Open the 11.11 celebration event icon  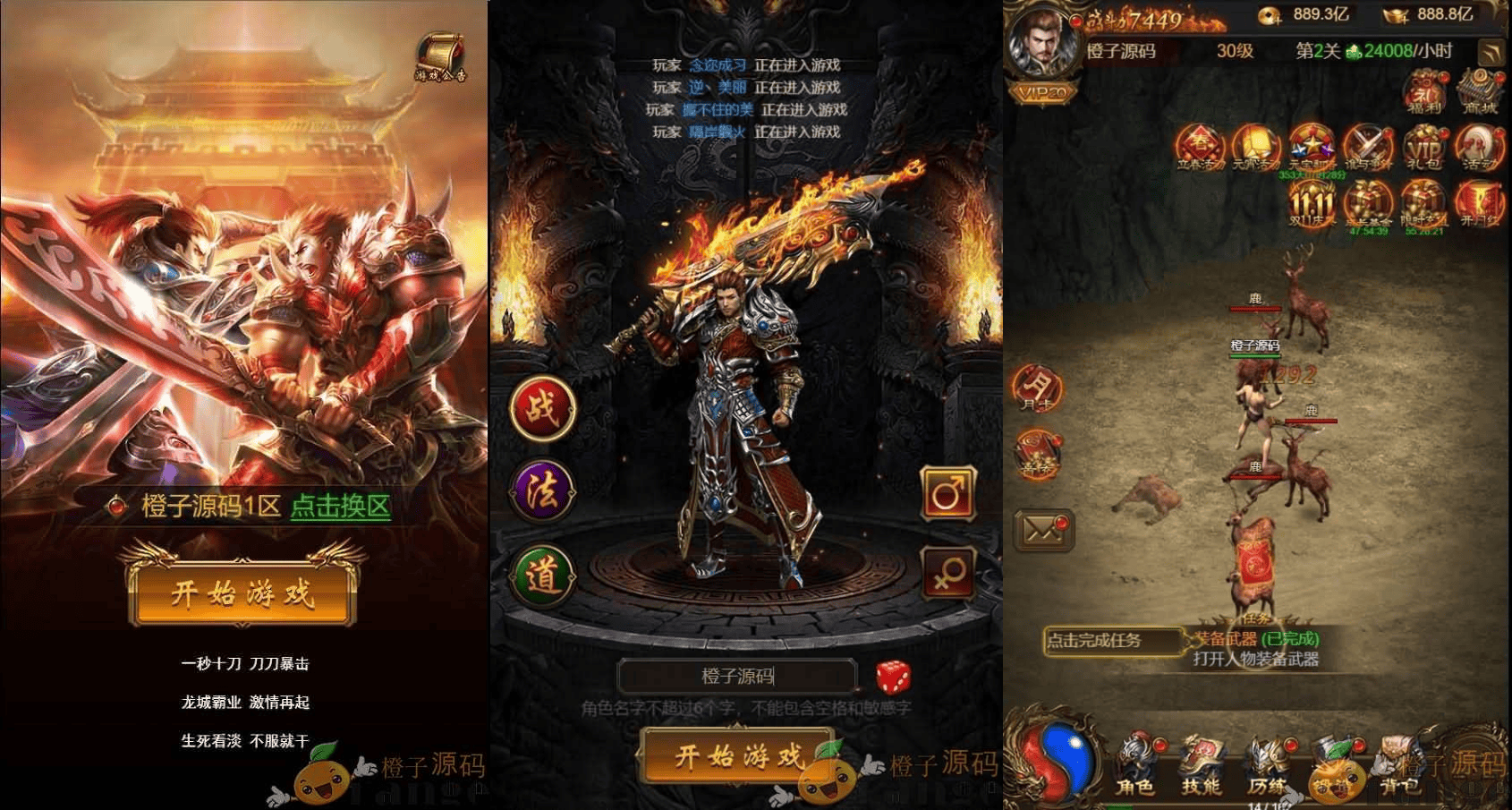(x=1312, y=204)
